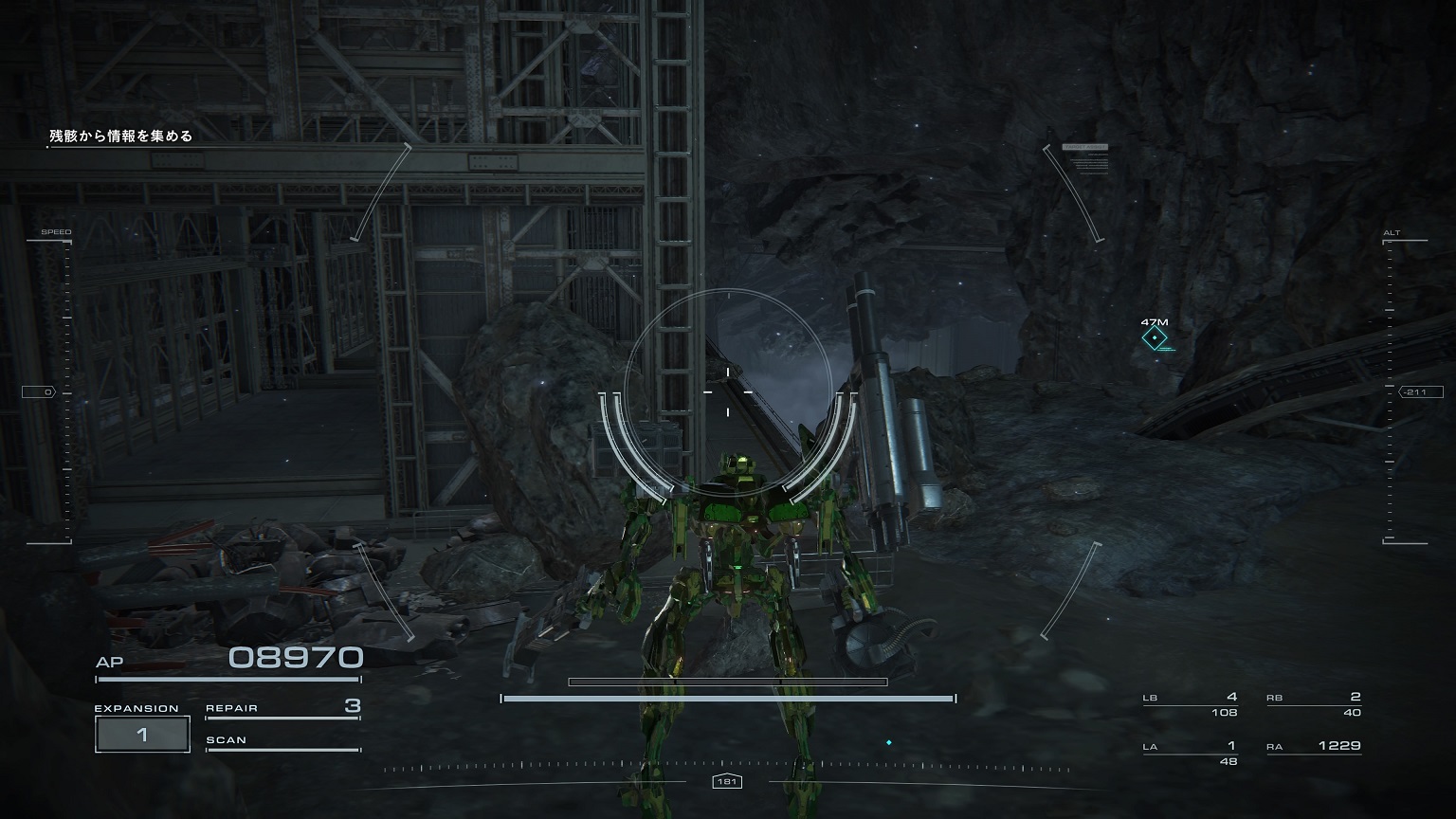Click the compass heading indicator

click(727, 782)
